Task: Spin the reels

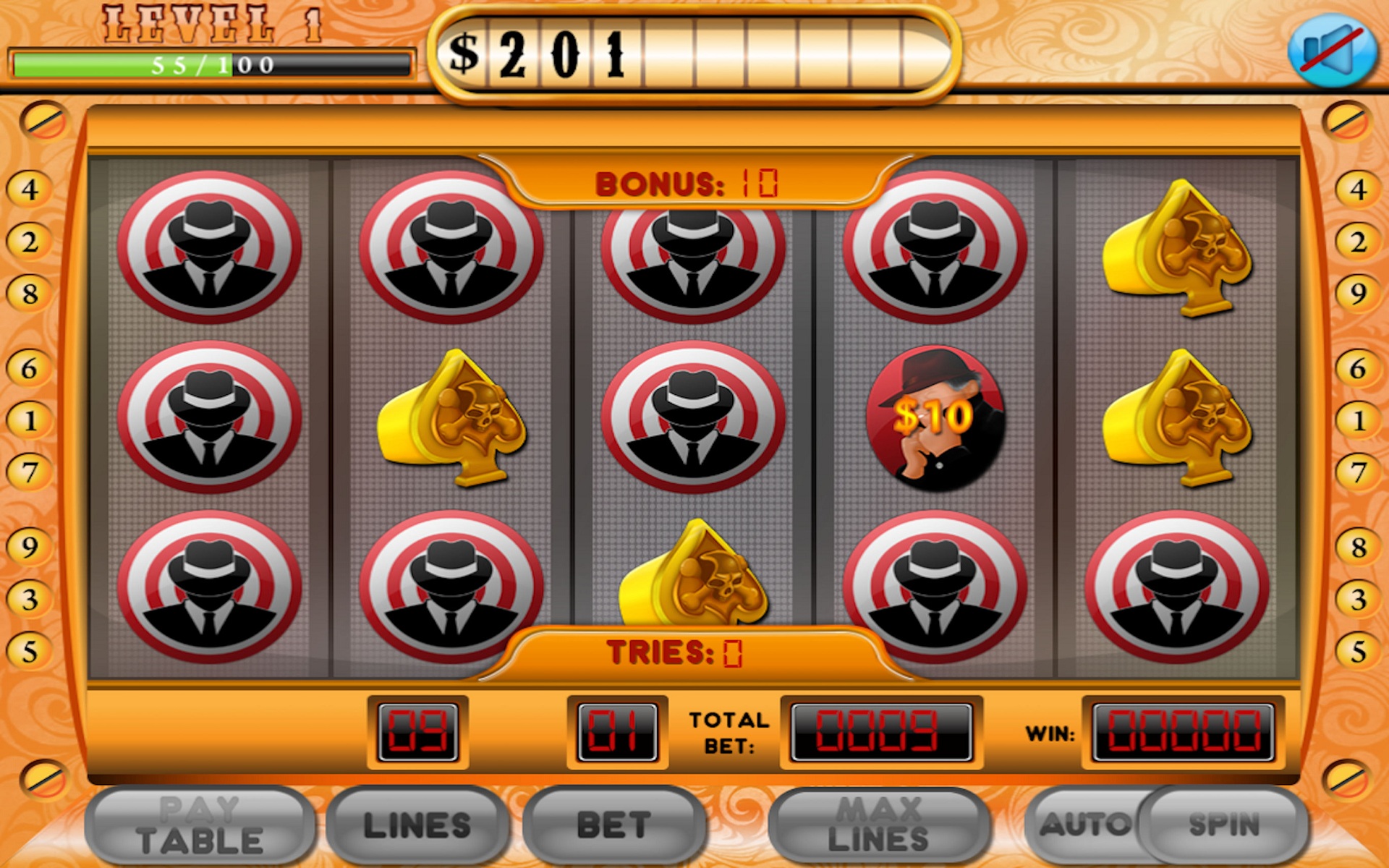Action: tap(1224, 825)
